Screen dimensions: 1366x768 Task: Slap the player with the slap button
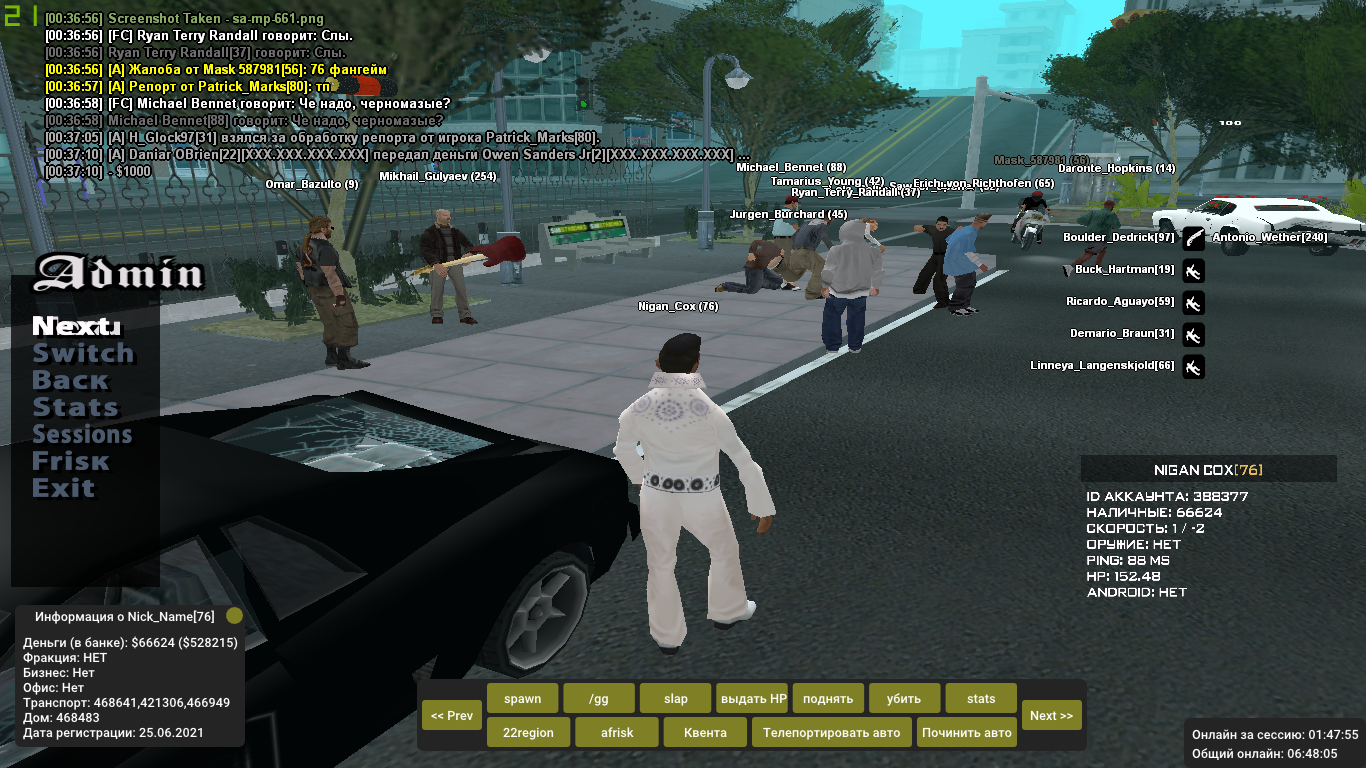(675, 698)
